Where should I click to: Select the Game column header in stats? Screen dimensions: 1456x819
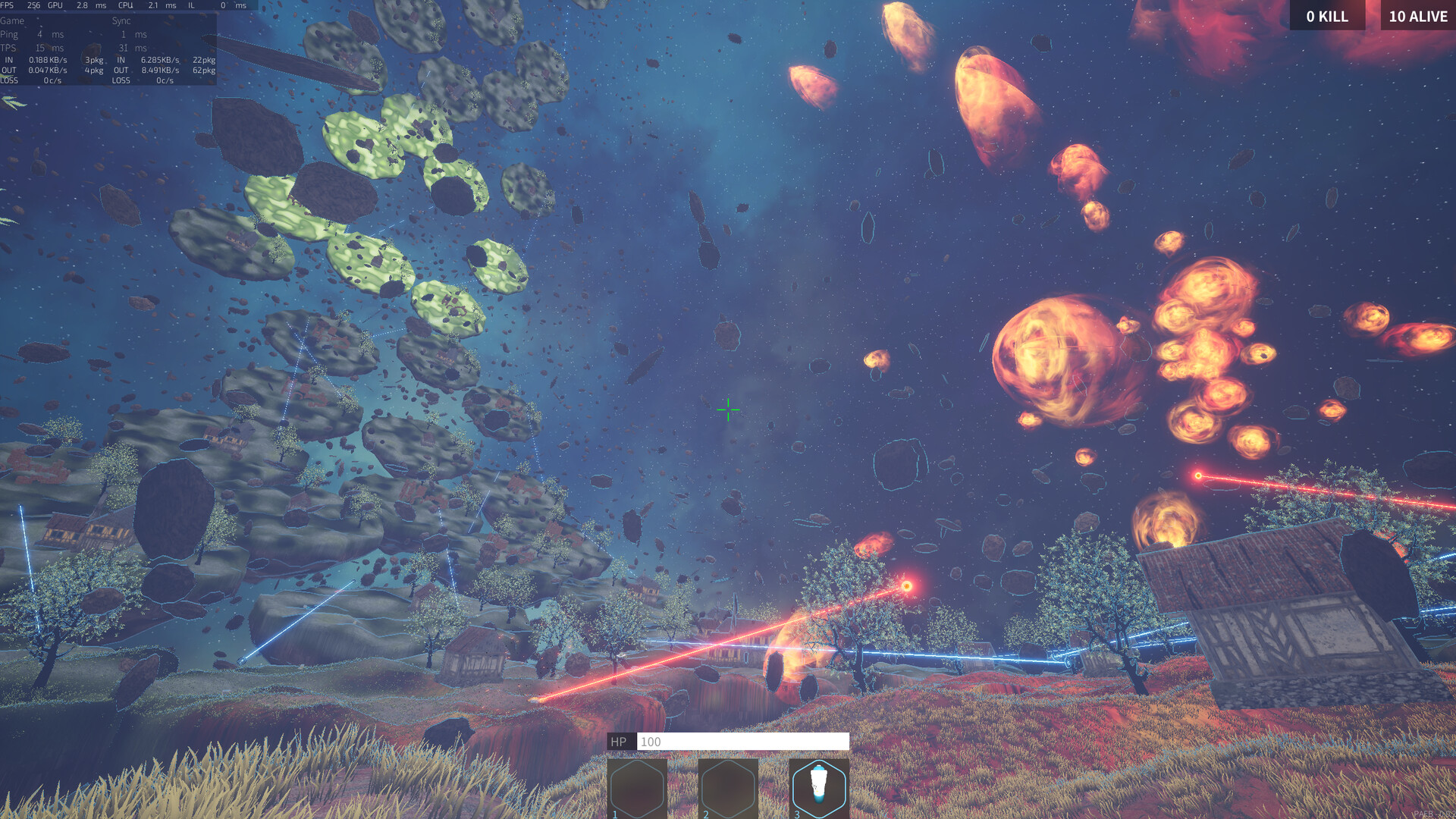pyautogui.click(x=11, y=20)
